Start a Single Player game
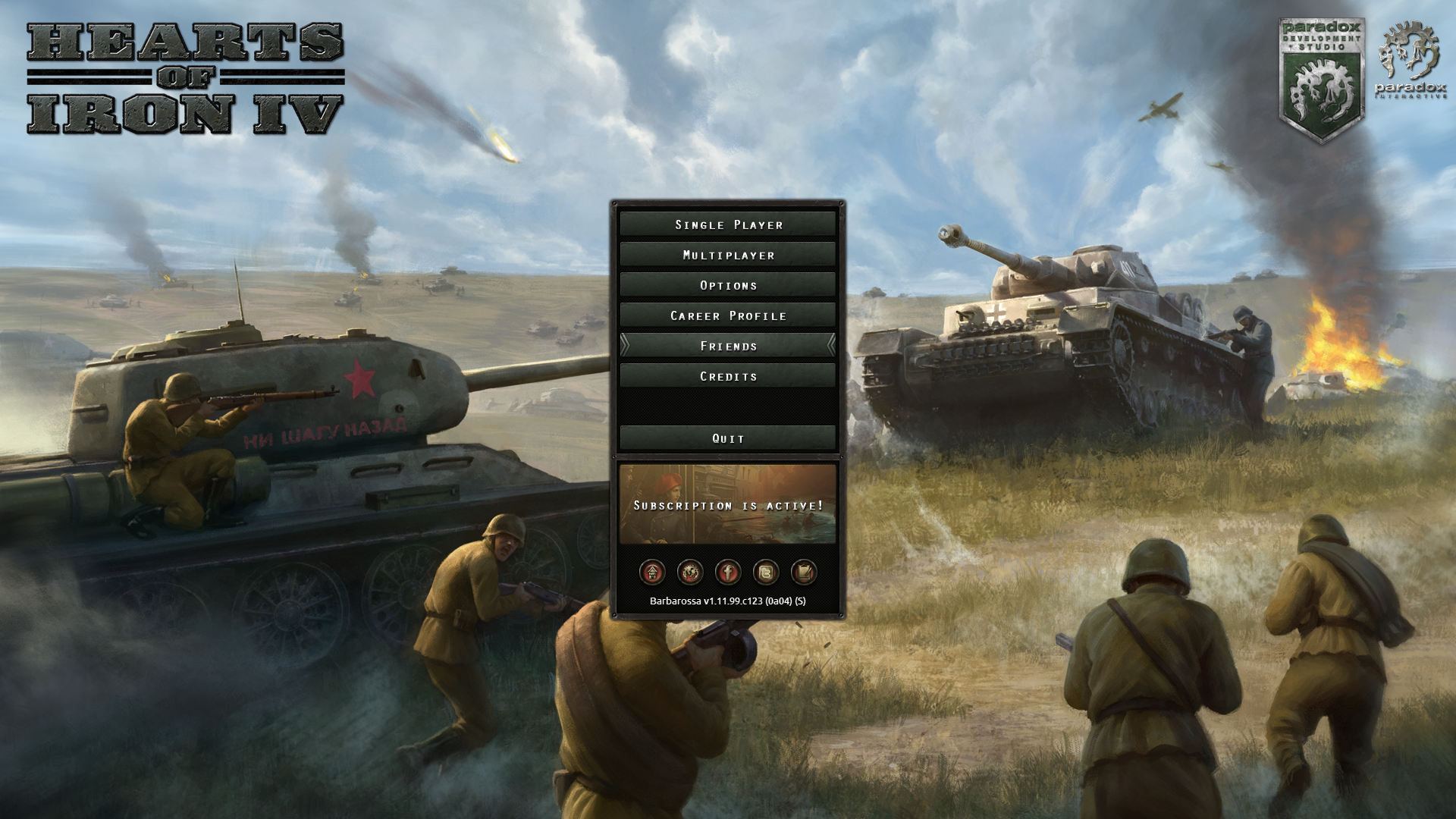Screen dimensions: 1456x819 point(728,224)
